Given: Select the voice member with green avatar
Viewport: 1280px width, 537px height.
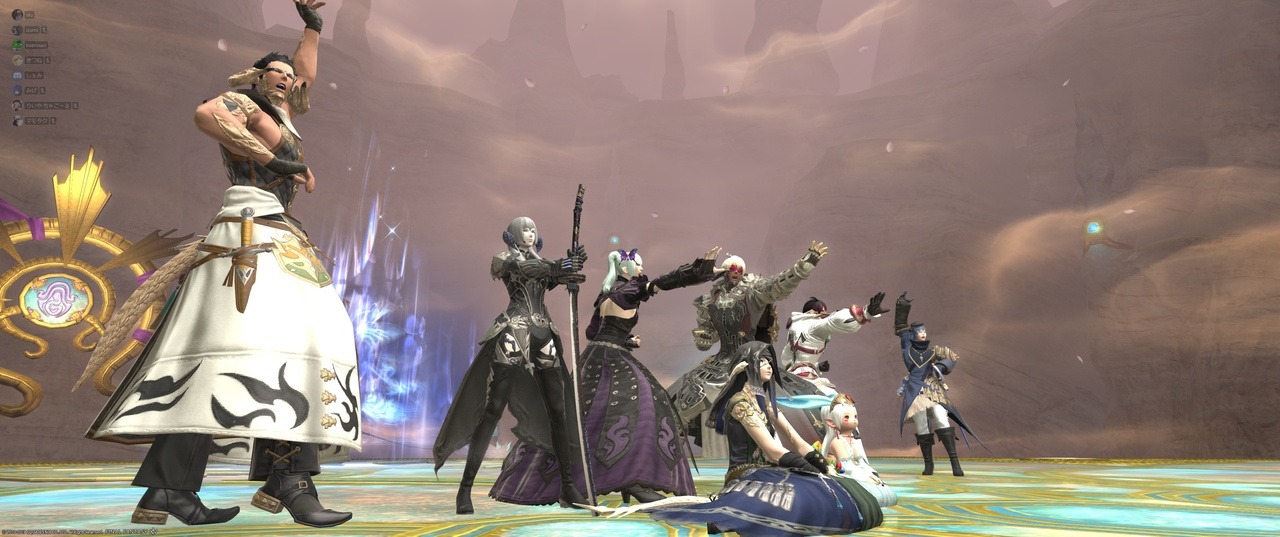Looking at the screenshot, I should (17, 45).
